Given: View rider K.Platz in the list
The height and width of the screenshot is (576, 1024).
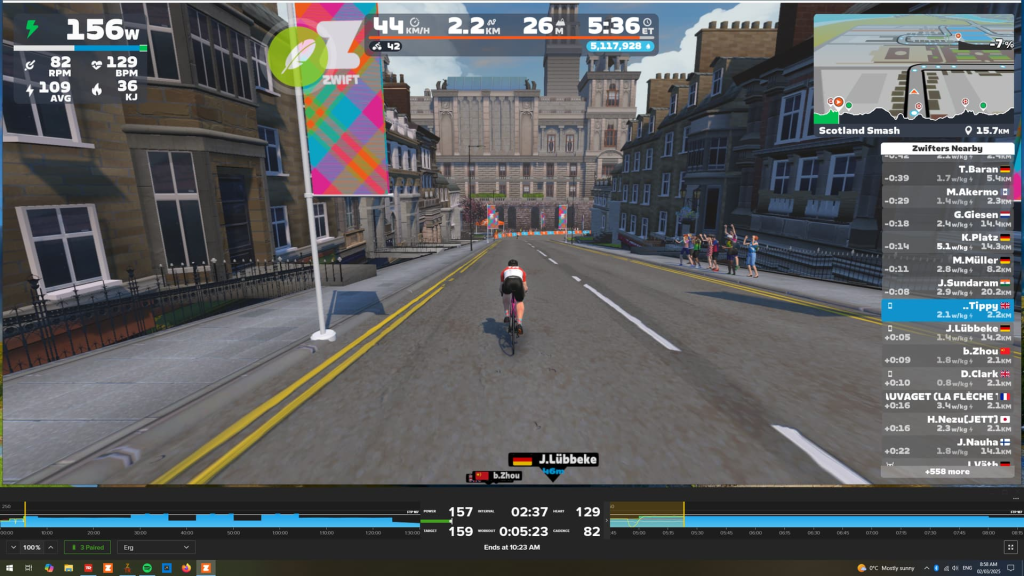Looking at the screenshot, I should coord(947,241).
